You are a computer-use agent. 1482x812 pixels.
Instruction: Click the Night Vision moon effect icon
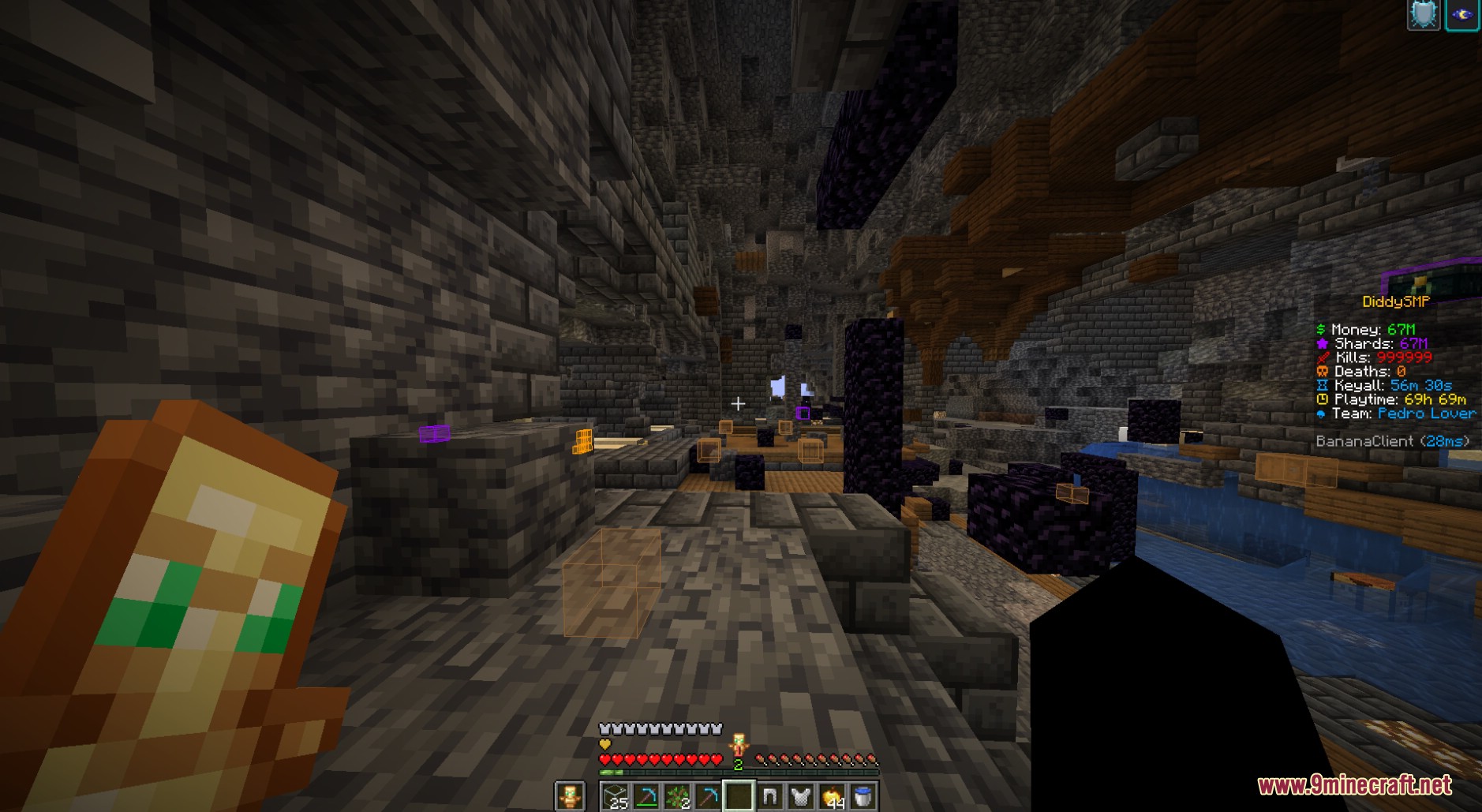coord(1462,15)
